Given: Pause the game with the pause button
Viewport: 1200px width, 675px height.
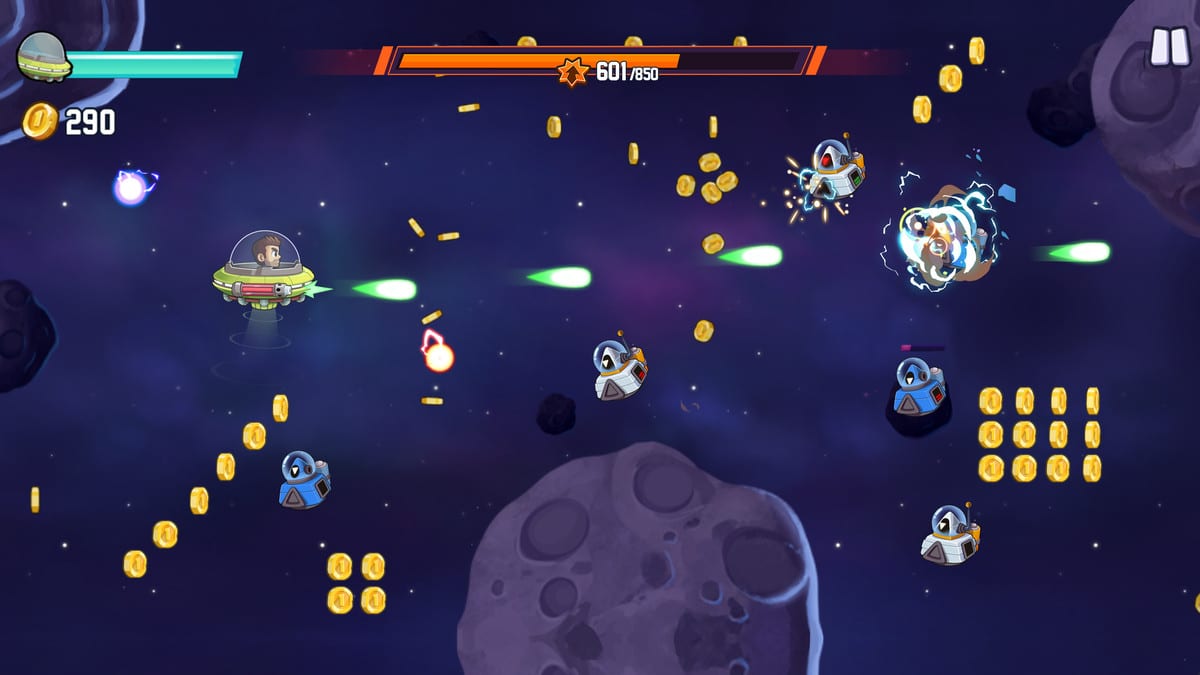Looking at the screenshot, I should pyautogui.click(x=1167, y=46).
